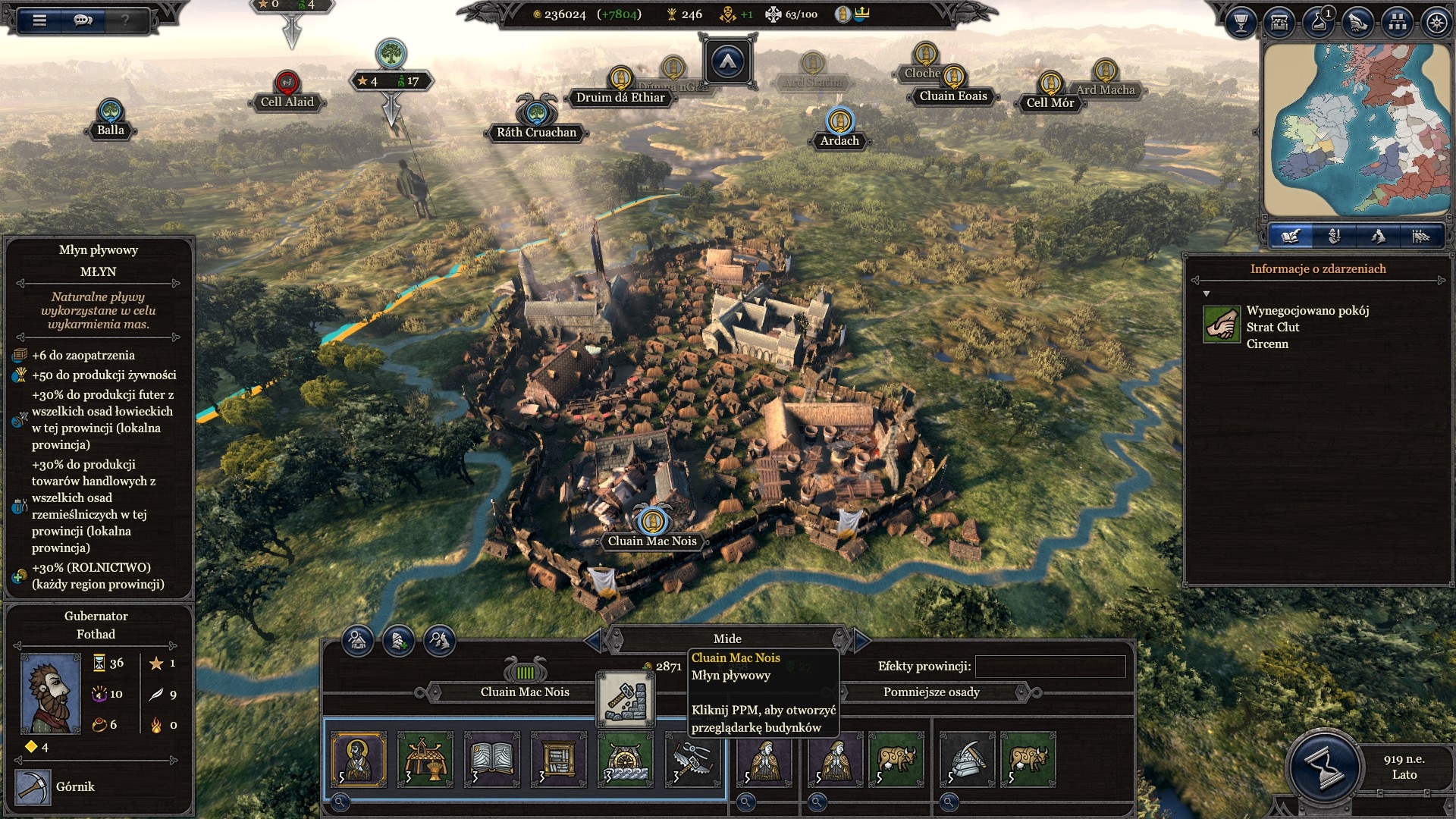Open the main menu hamburger button
The image size is (1456, 819).
pos(39,20)
